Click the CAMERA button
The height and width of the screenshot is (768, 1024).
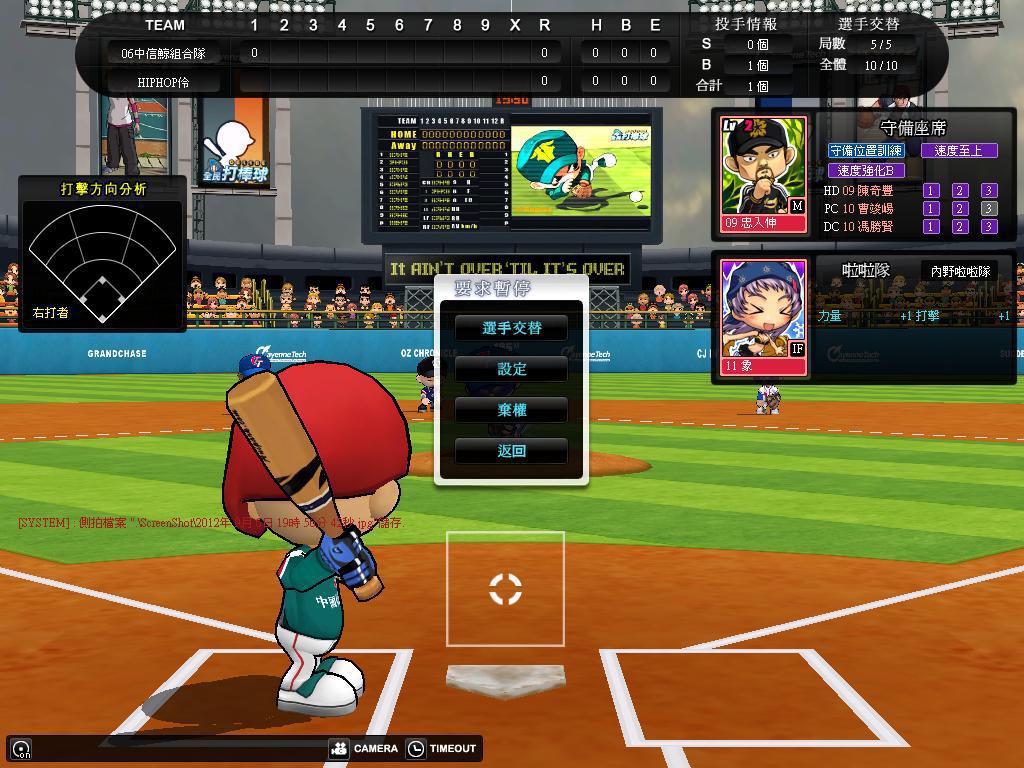[x=365, y=748]
